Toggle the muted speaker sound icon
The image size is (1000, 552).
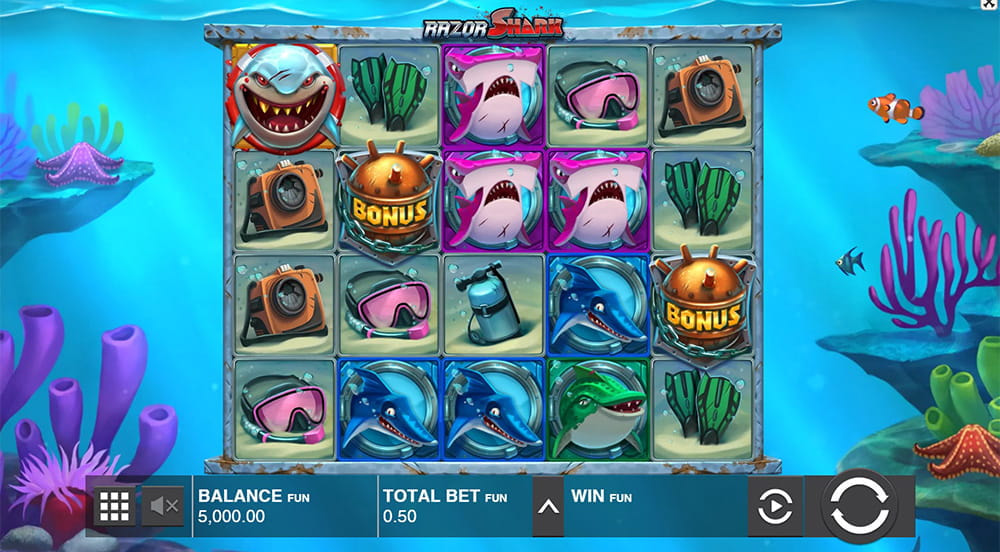click(x=163, y=507)
